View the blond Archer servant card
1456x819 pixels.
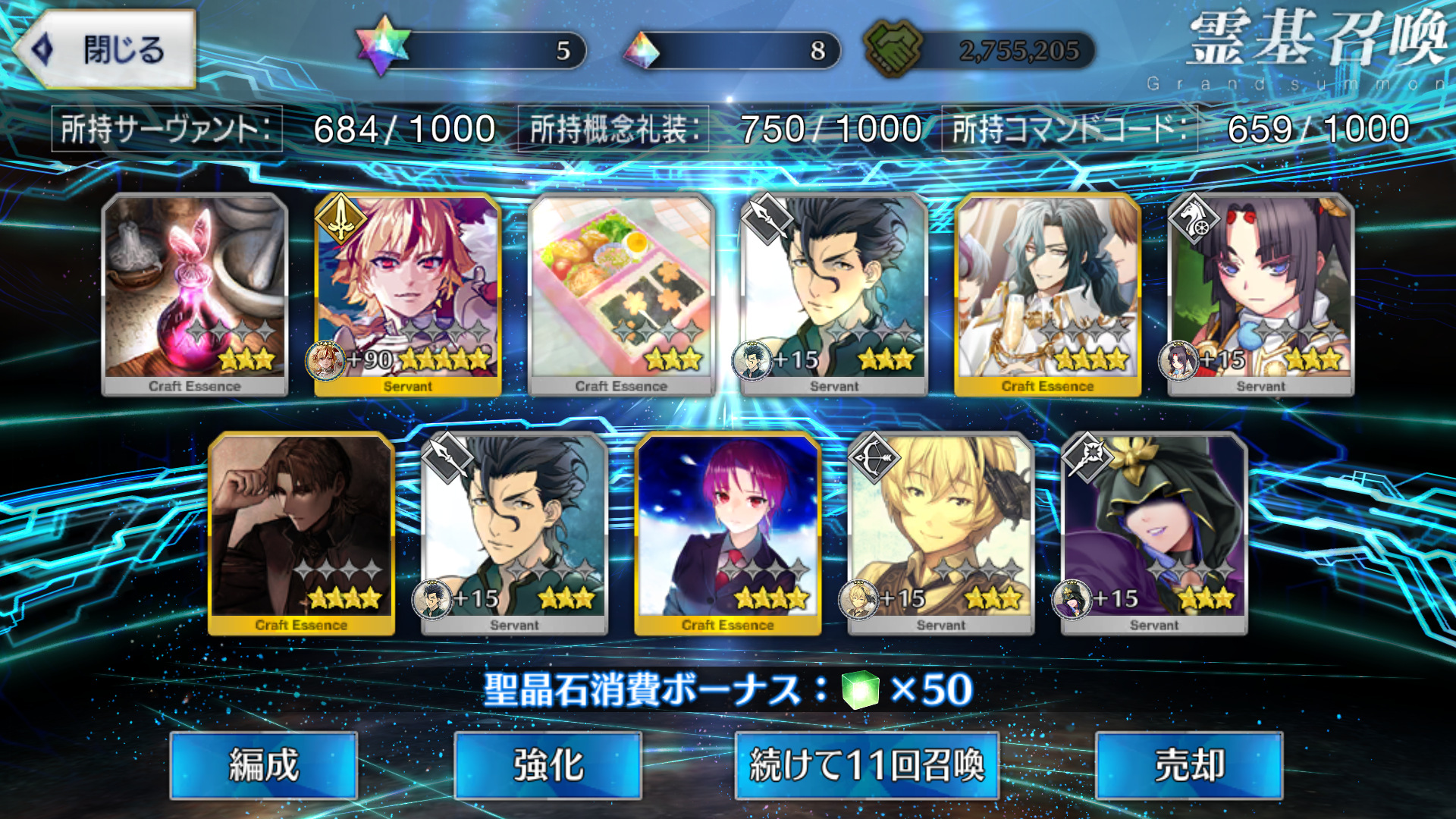click(940, 533)
